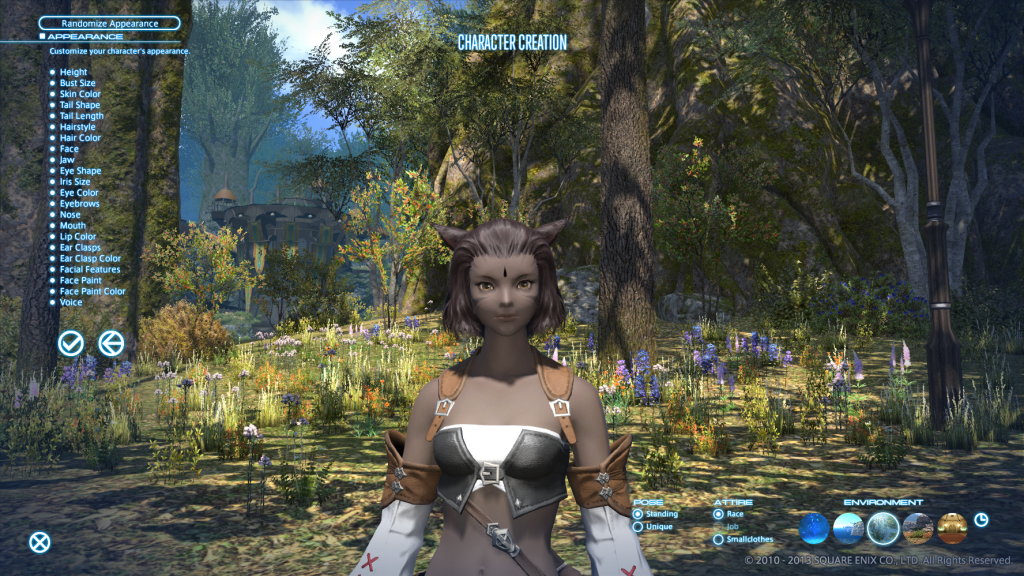Choose the seaside cliff environment thumbnail
The image size is (1024, 576).
[848, 527]
